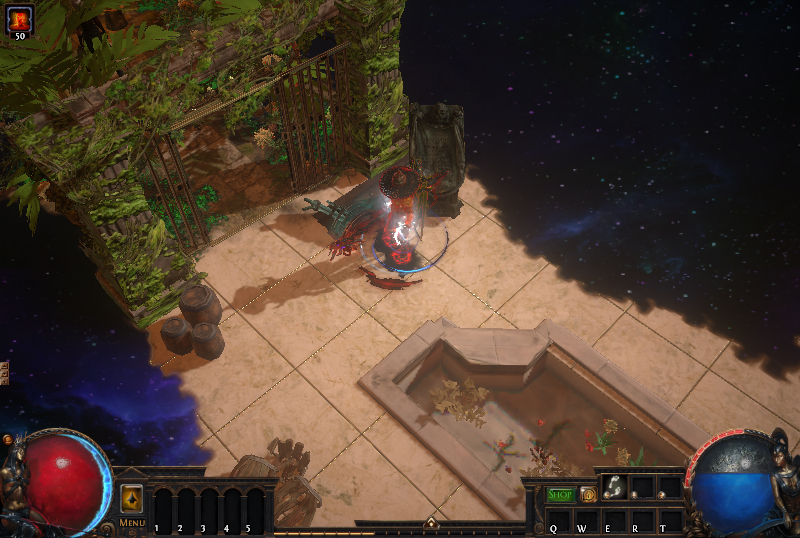Open the green Shop button
This screenshot has height=538, width=800.
(561, 494)
